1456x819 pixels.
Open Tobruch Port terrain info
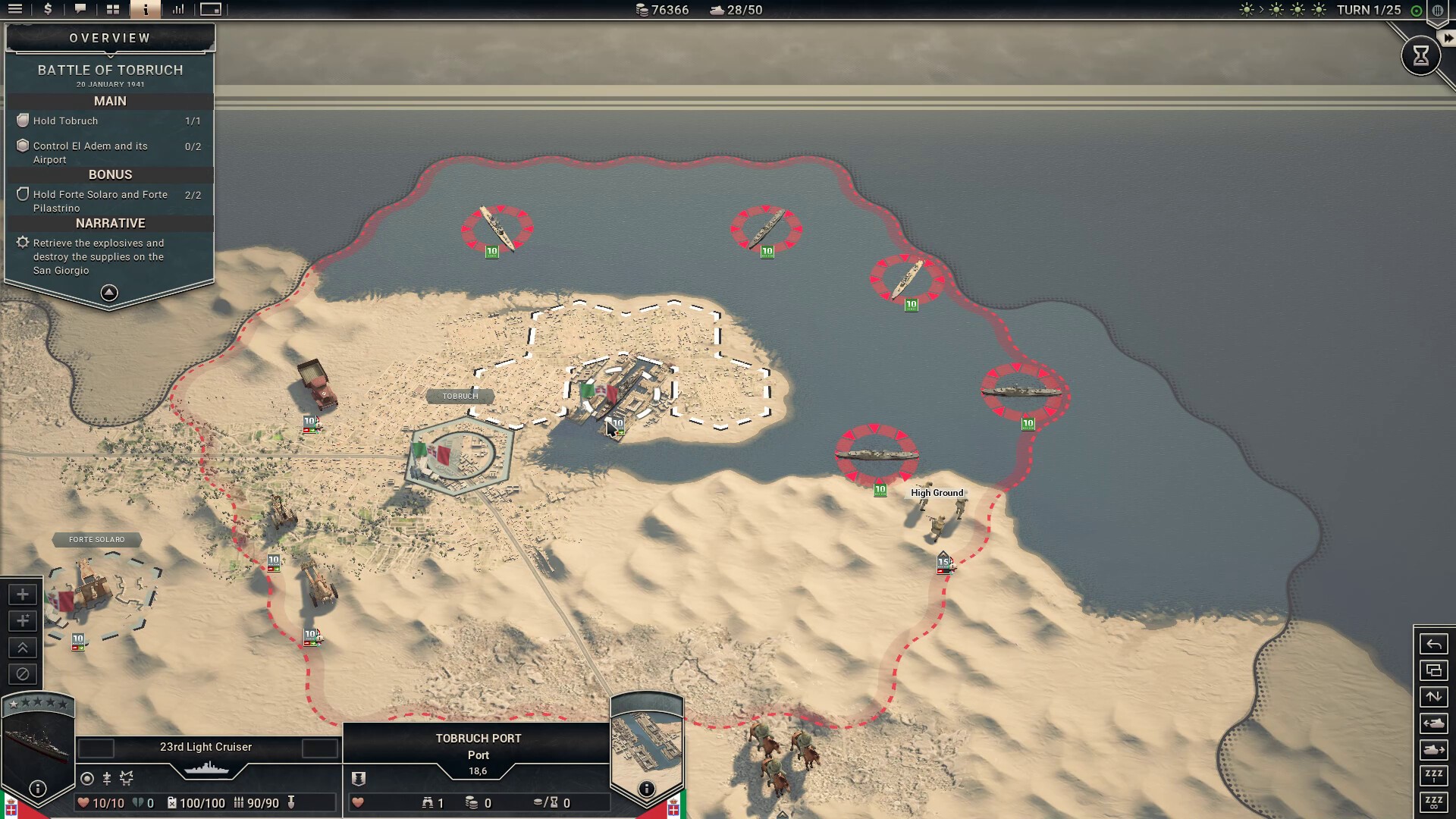tap(646, 789)
